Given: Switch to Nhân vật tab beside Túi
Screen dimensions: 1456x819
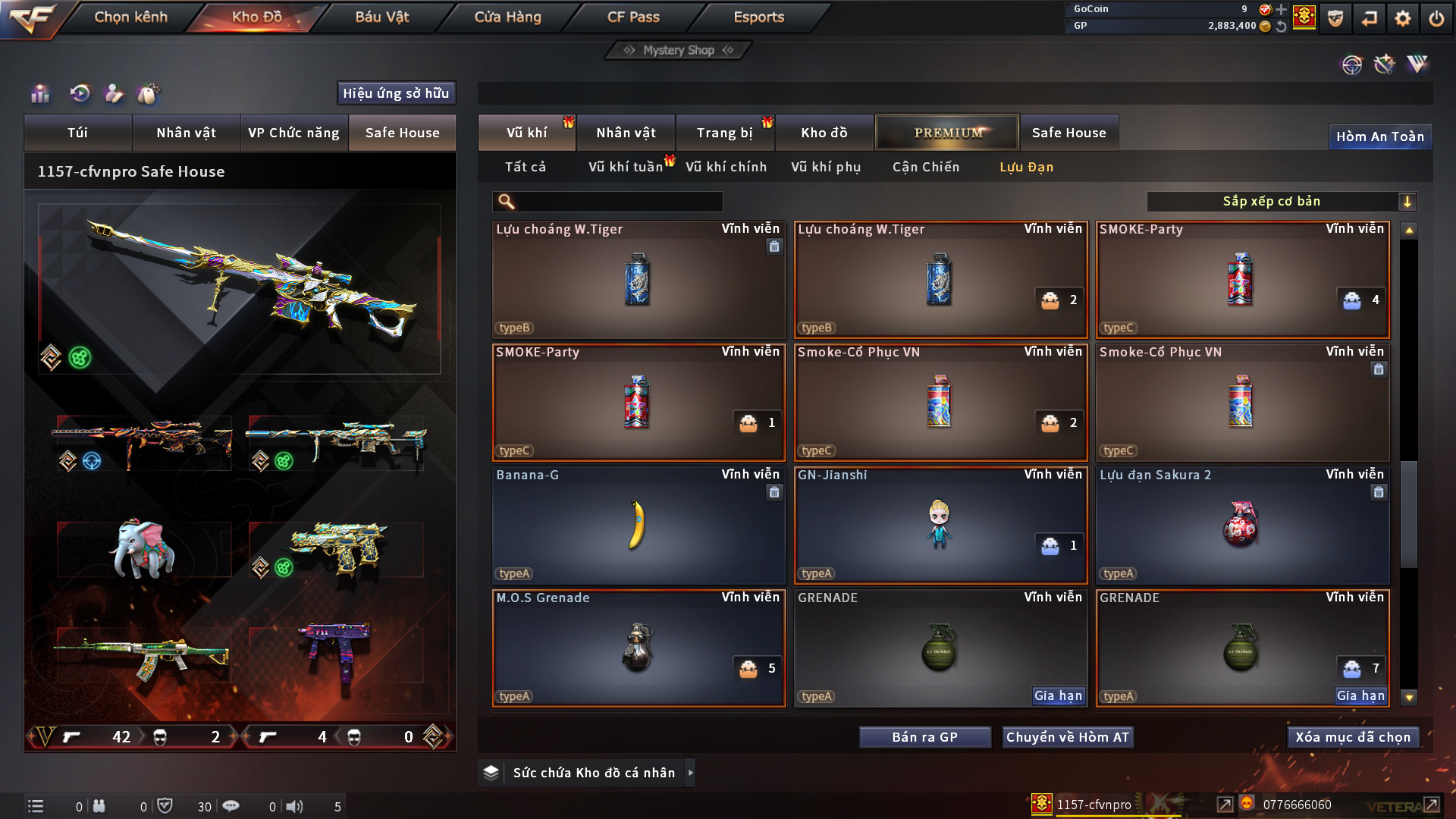Looking at the screenshot, I should click(186, 133).
